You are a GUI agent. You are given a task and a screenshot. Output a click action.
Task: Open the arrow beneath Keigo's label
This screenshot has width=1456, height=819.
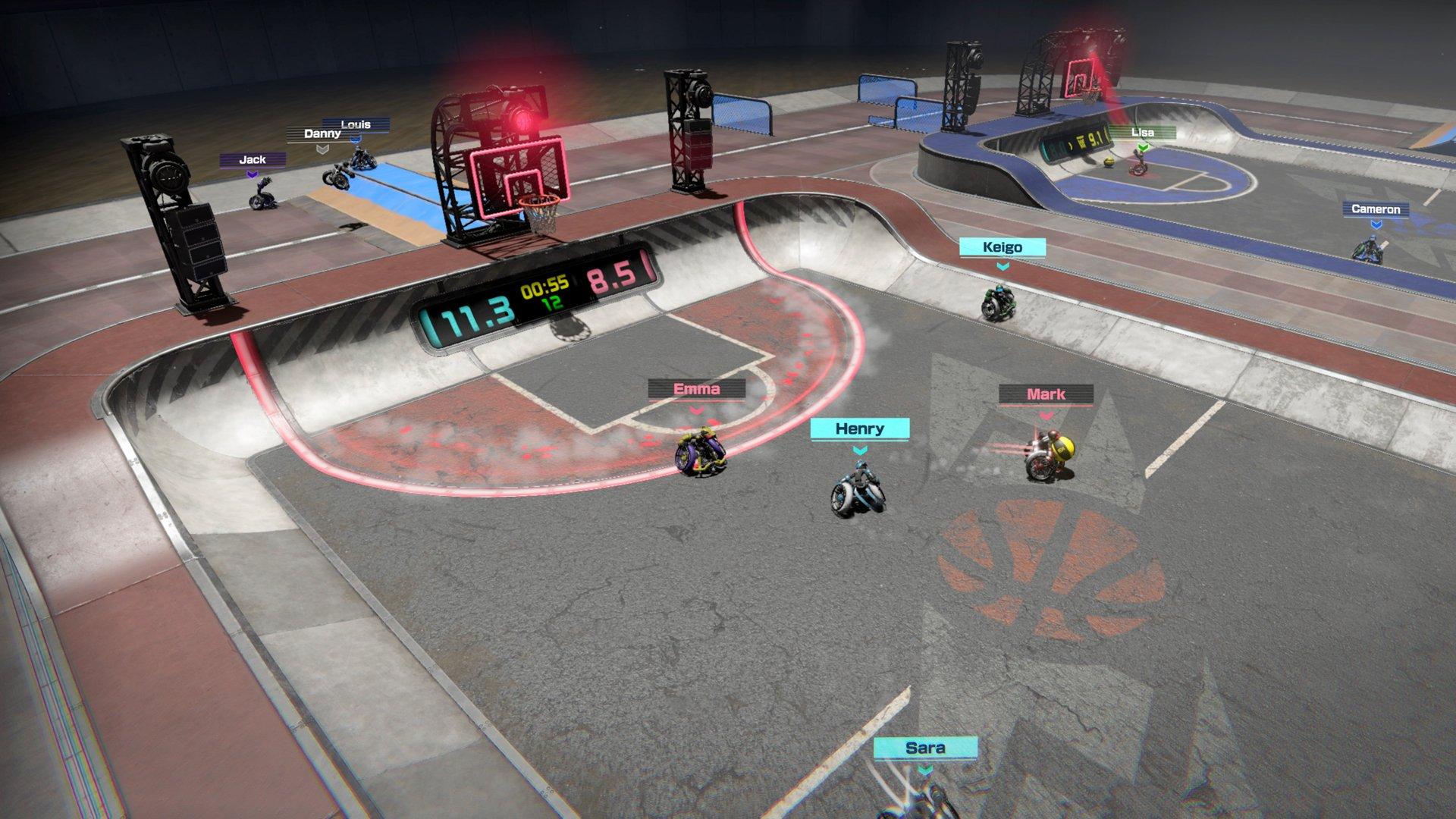(1004, 267)
